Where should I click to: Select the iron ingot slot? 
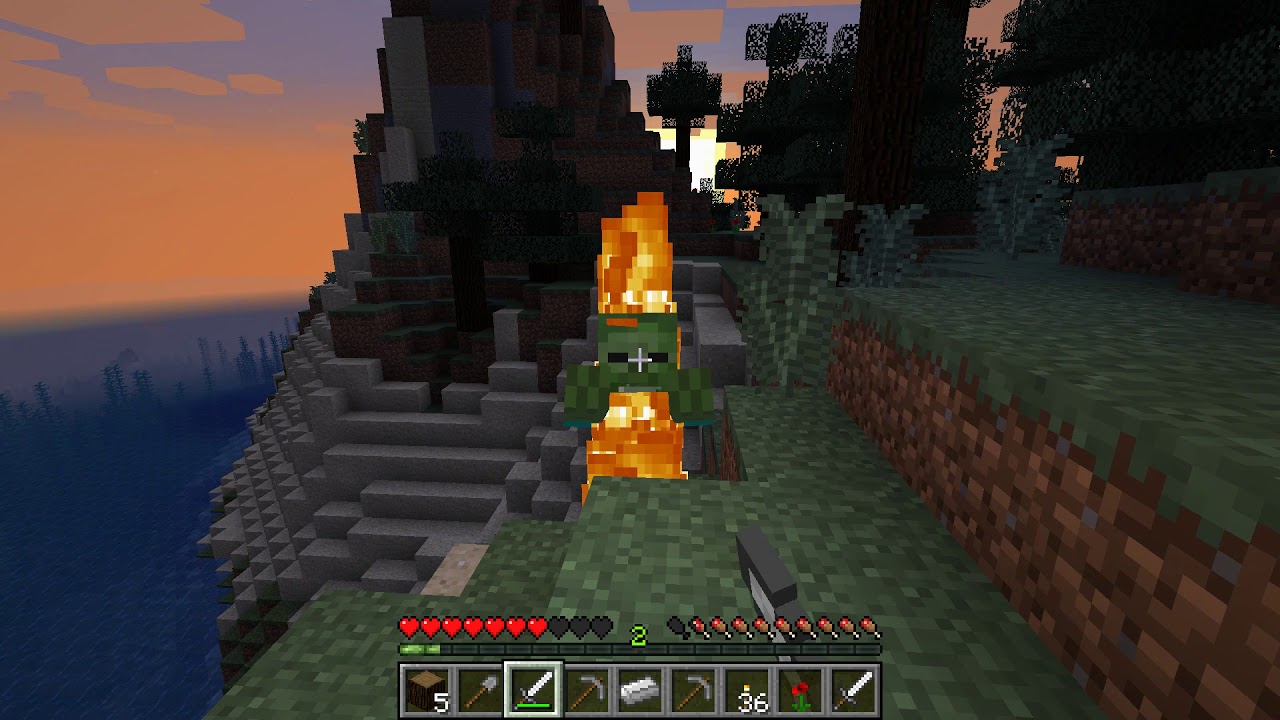(x=640, y=691)
